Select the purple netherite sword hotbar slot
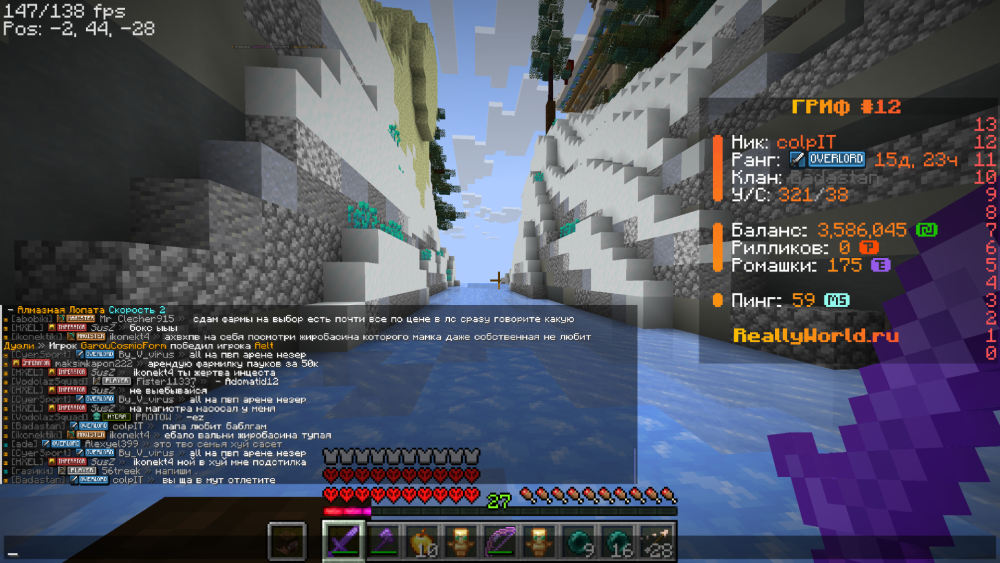This screenshot has width=1000, height=563. [342, 541]
